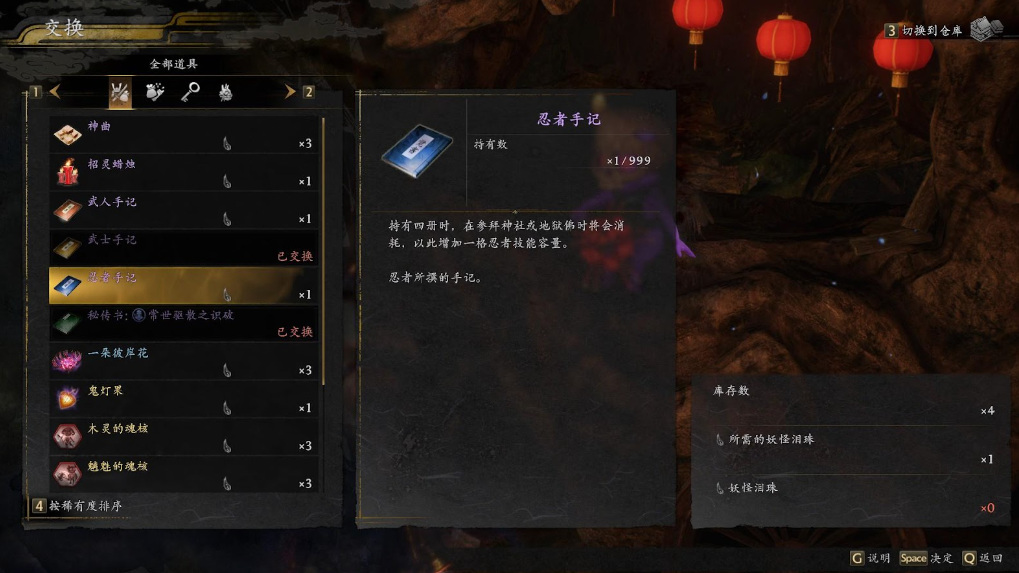Choose the 招灵蜡烛 candle item
Screen dimensions: 1019x573
coord(185,172)
